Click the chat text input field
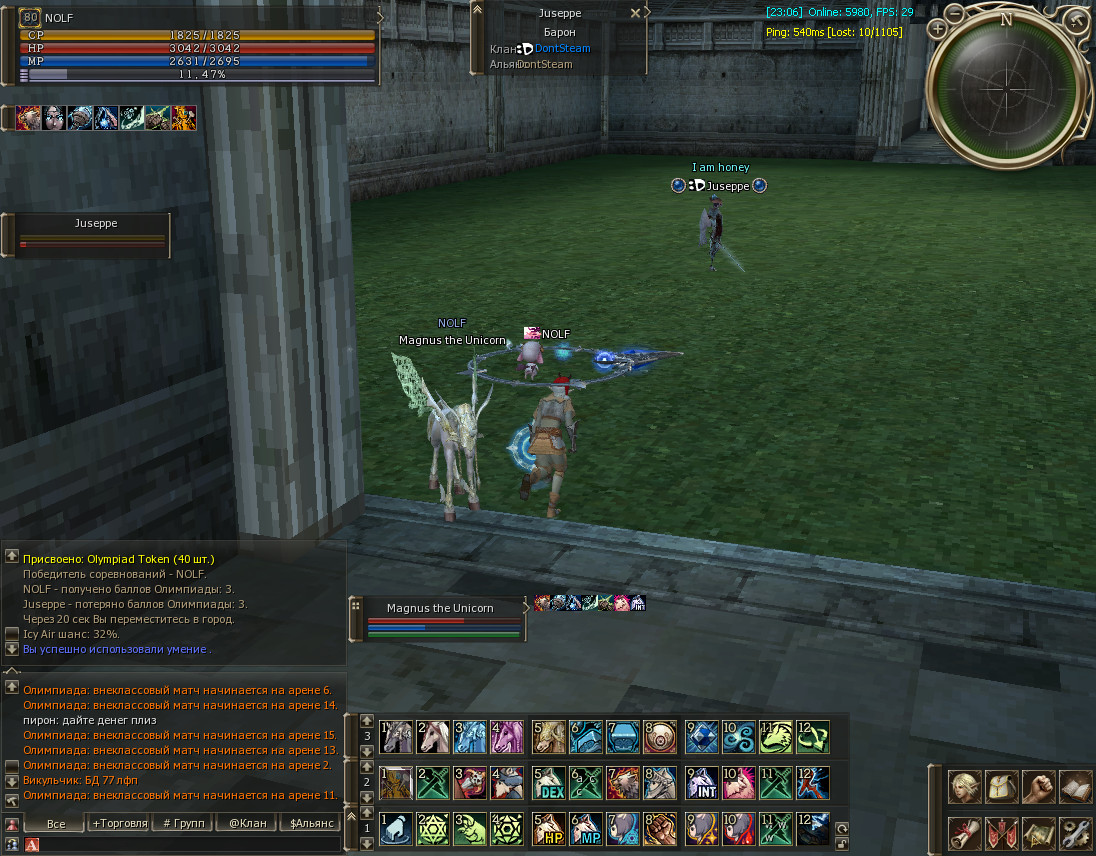Image resolution: width=1096 pixels, height=856 pixels. [x=190, y=845]
